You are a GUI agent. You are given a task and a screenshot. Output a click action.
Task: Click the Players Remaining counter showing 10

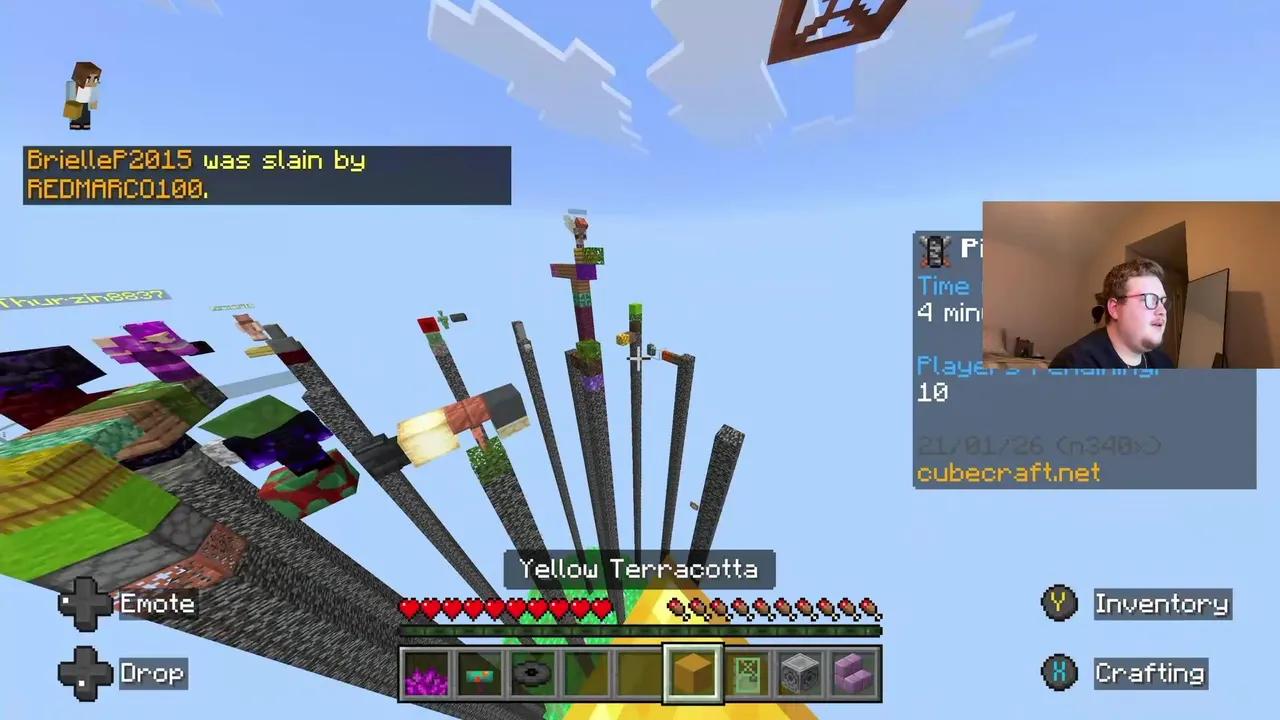(x=934, y=392)
